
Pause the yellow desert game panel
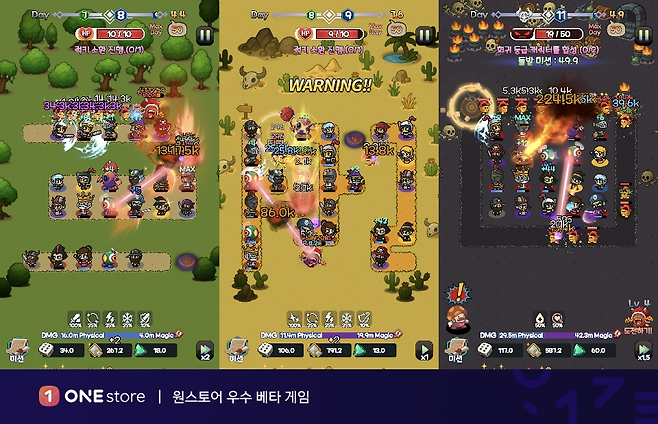[425, 35]
